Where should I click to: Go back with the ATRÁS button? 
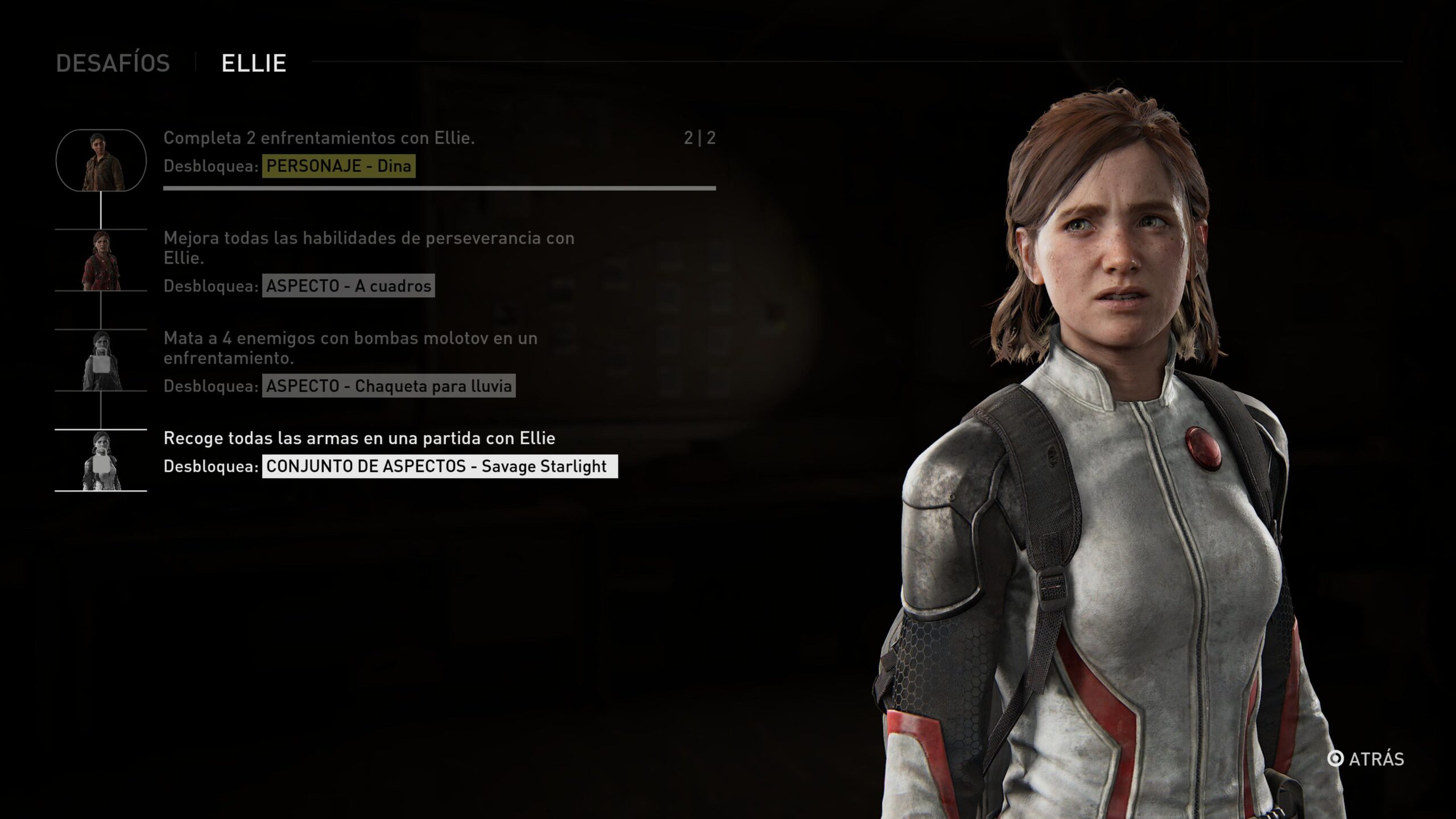[x=1366, y=759]
